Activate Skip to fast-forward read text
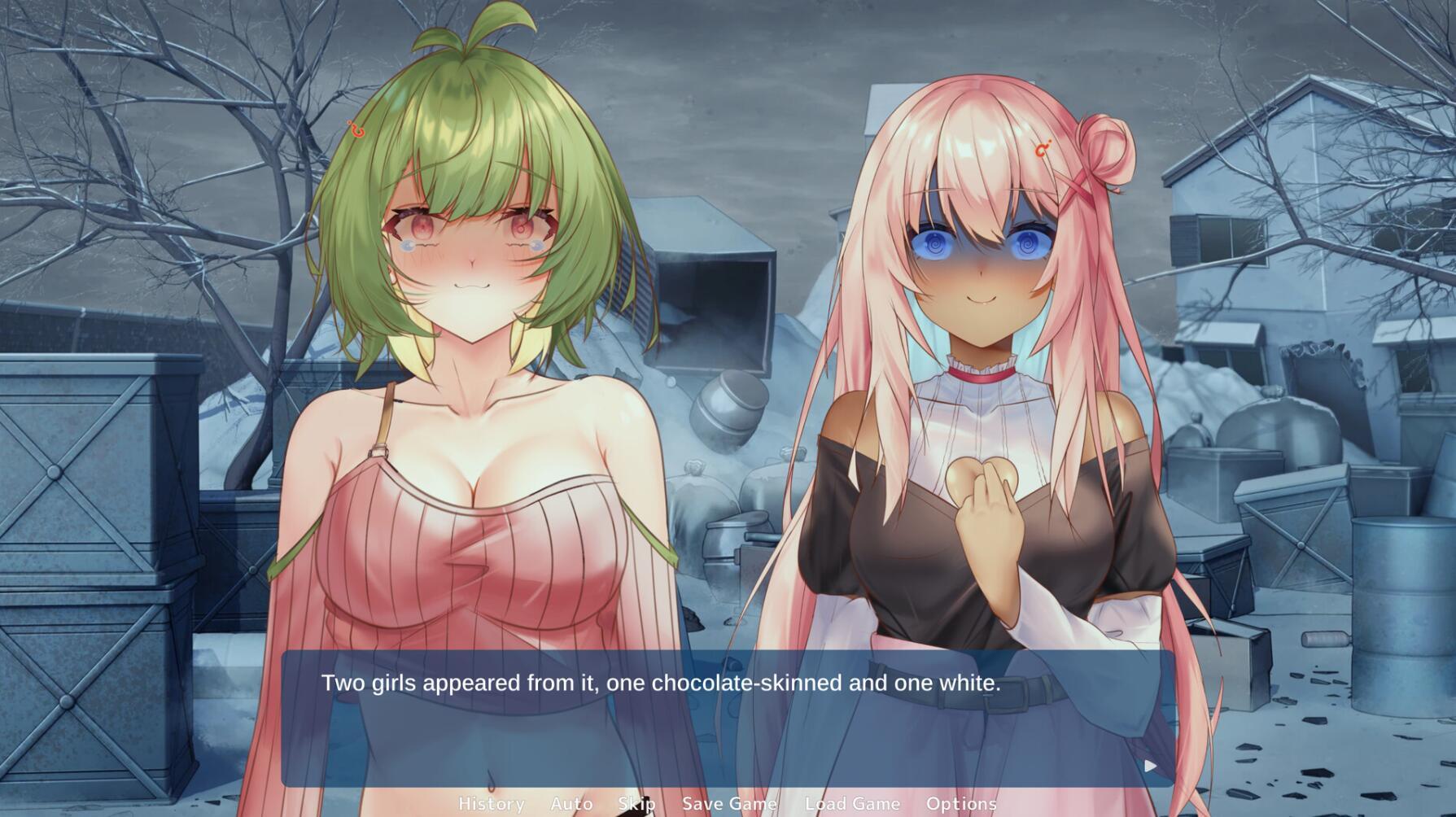Image resolution: width=1456 pixels, height=817 pixels. [x=638, y=803]
